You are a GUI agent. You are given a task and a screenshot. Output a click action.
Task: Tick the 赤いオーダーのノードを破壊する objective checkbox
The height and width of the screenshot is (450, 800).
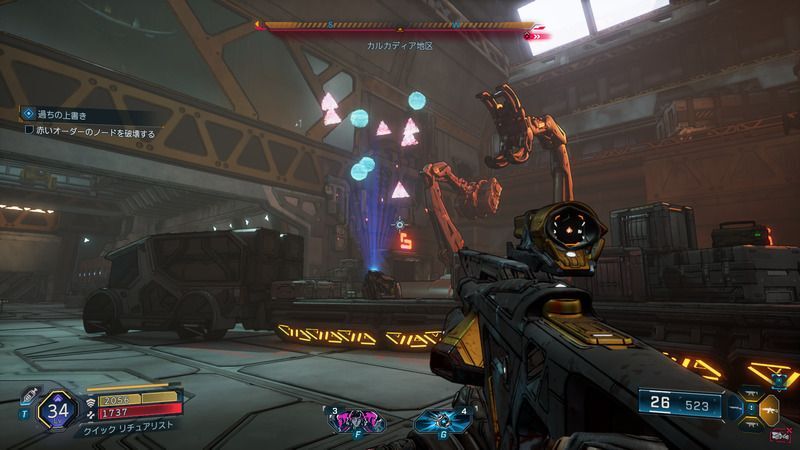(x=30, y=131)
